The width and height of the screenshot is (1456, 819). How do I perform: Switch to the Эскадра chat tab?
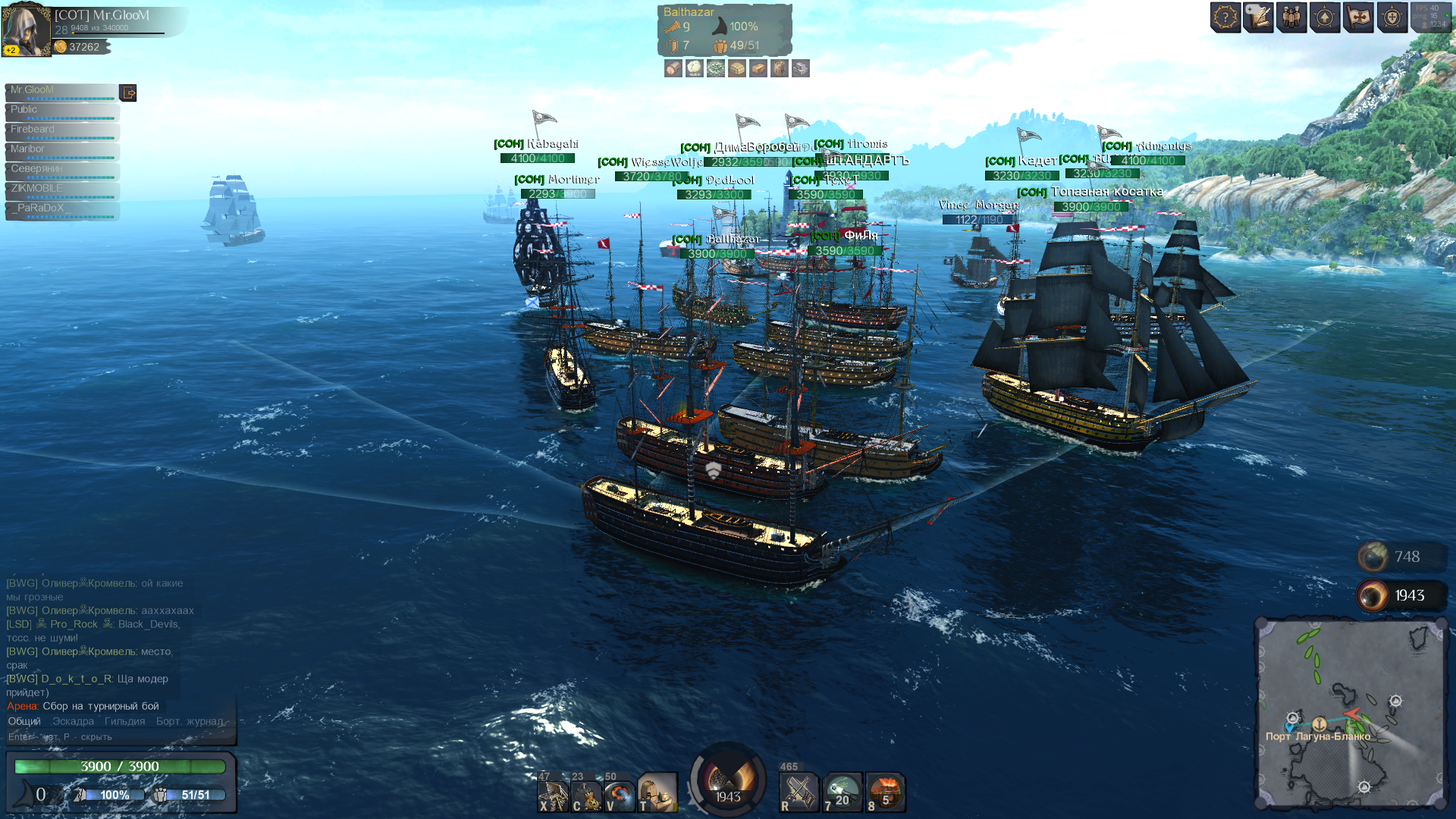tap(74, 721)
